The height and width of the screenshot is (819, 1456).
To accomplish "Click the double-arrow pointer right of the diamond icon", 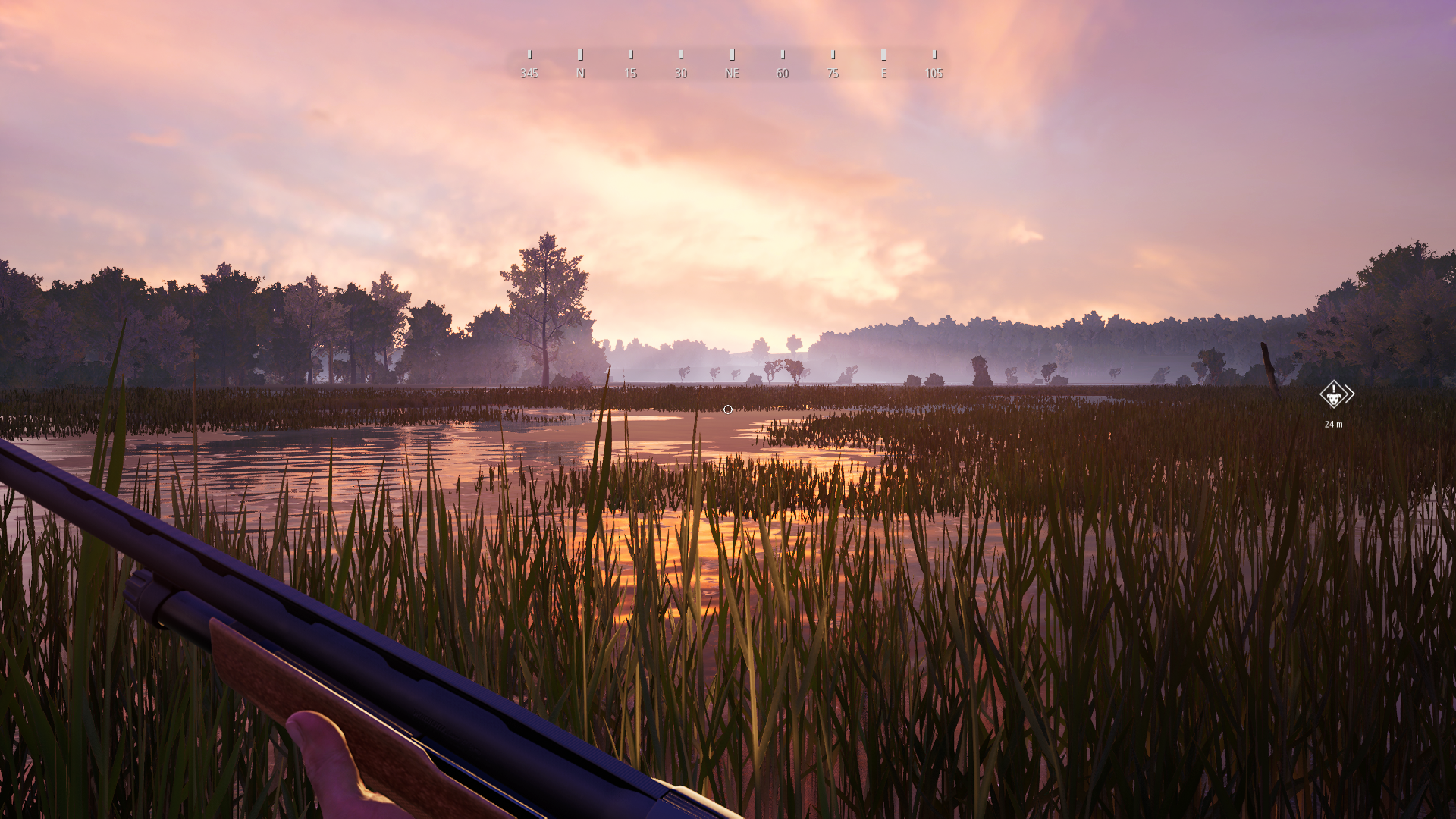I will click(1350, 394).
